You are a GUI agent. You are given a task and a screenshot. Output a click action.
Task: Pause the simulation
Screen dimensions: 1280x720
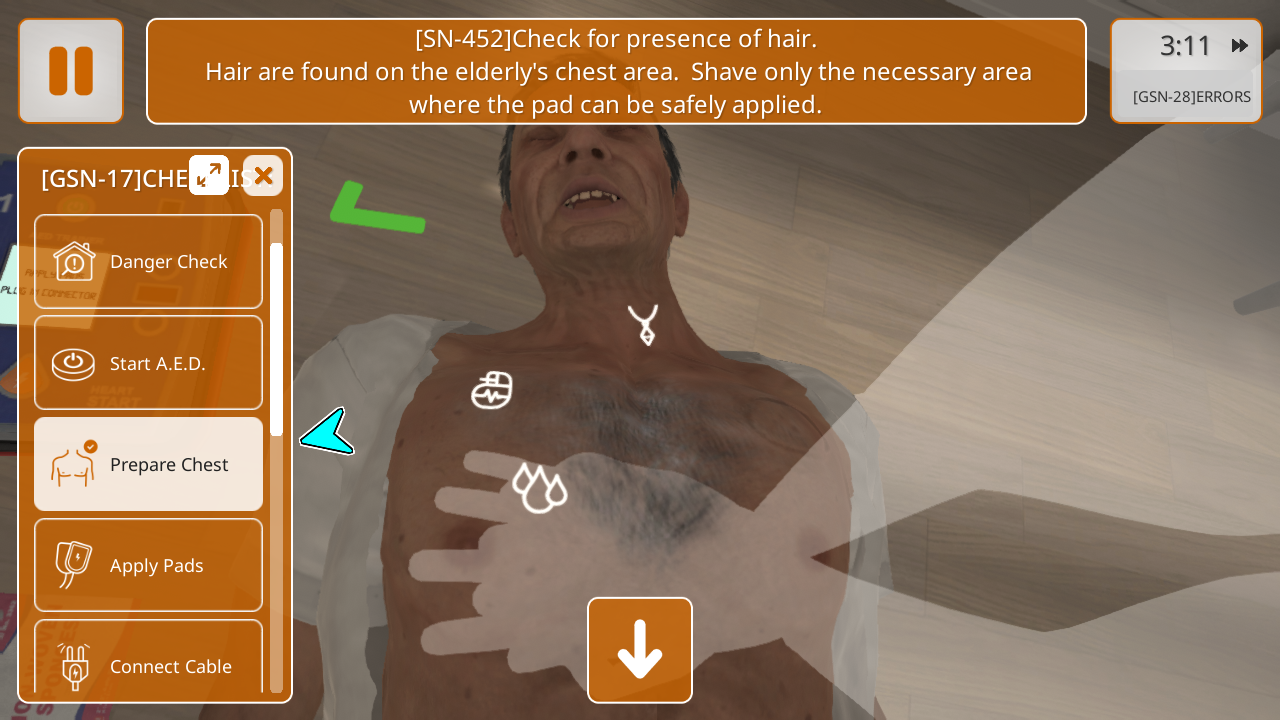click(71, 71)
